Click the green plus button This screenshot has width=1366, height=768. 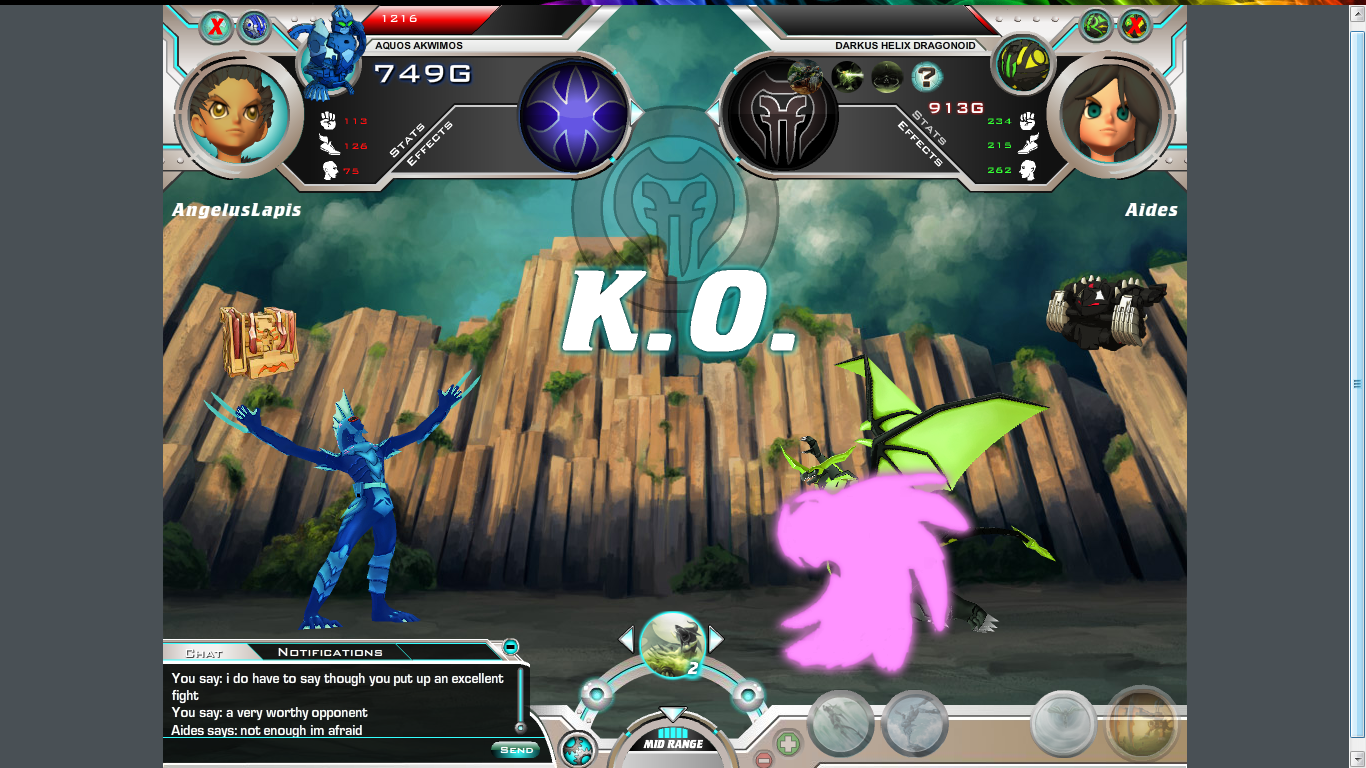(x=788, y=744)
